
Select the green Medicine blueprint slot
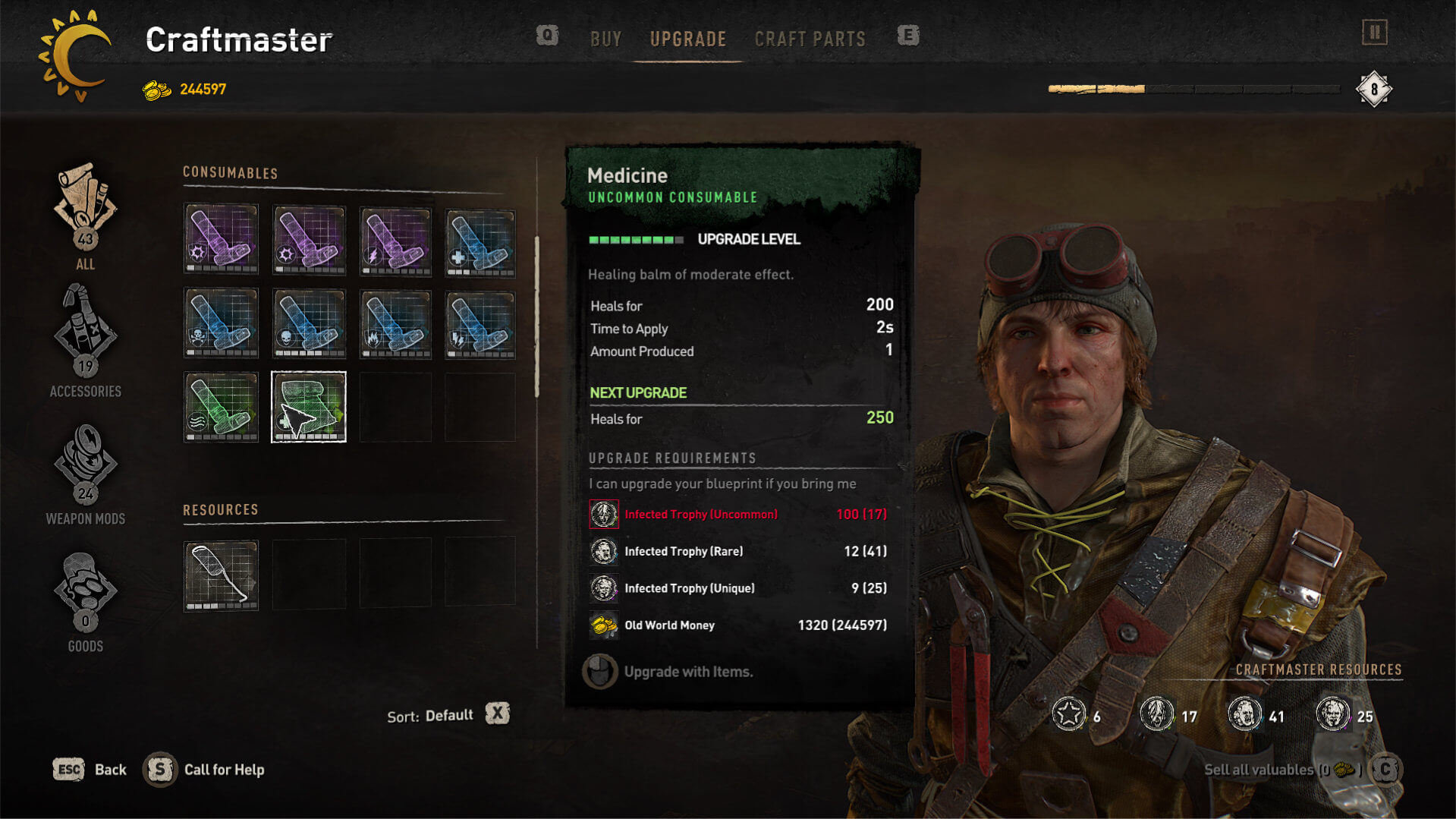click(309, 407)
